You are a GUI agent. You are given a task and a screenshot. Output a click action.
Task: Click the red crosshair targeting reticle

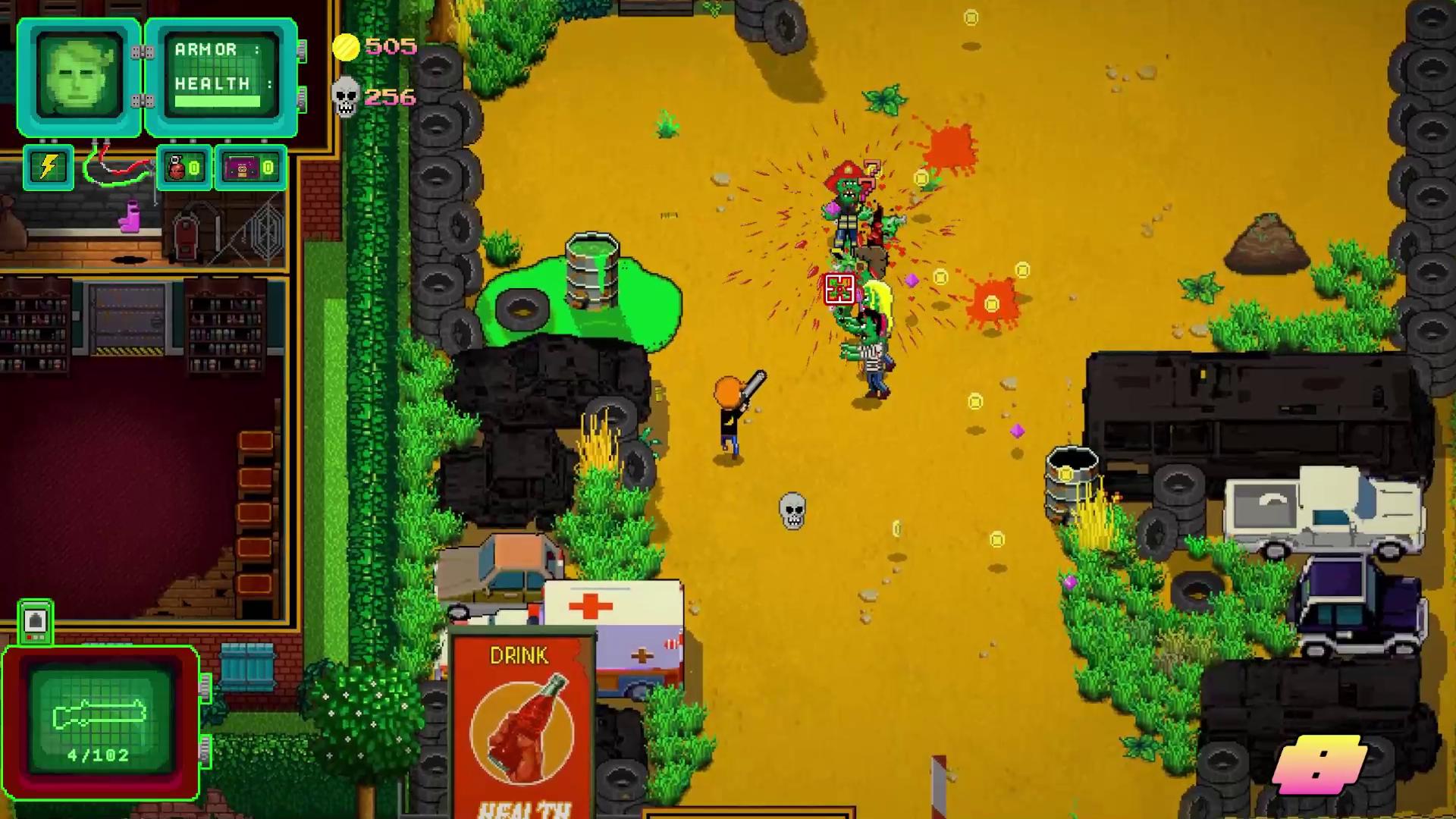click(839, 290)
